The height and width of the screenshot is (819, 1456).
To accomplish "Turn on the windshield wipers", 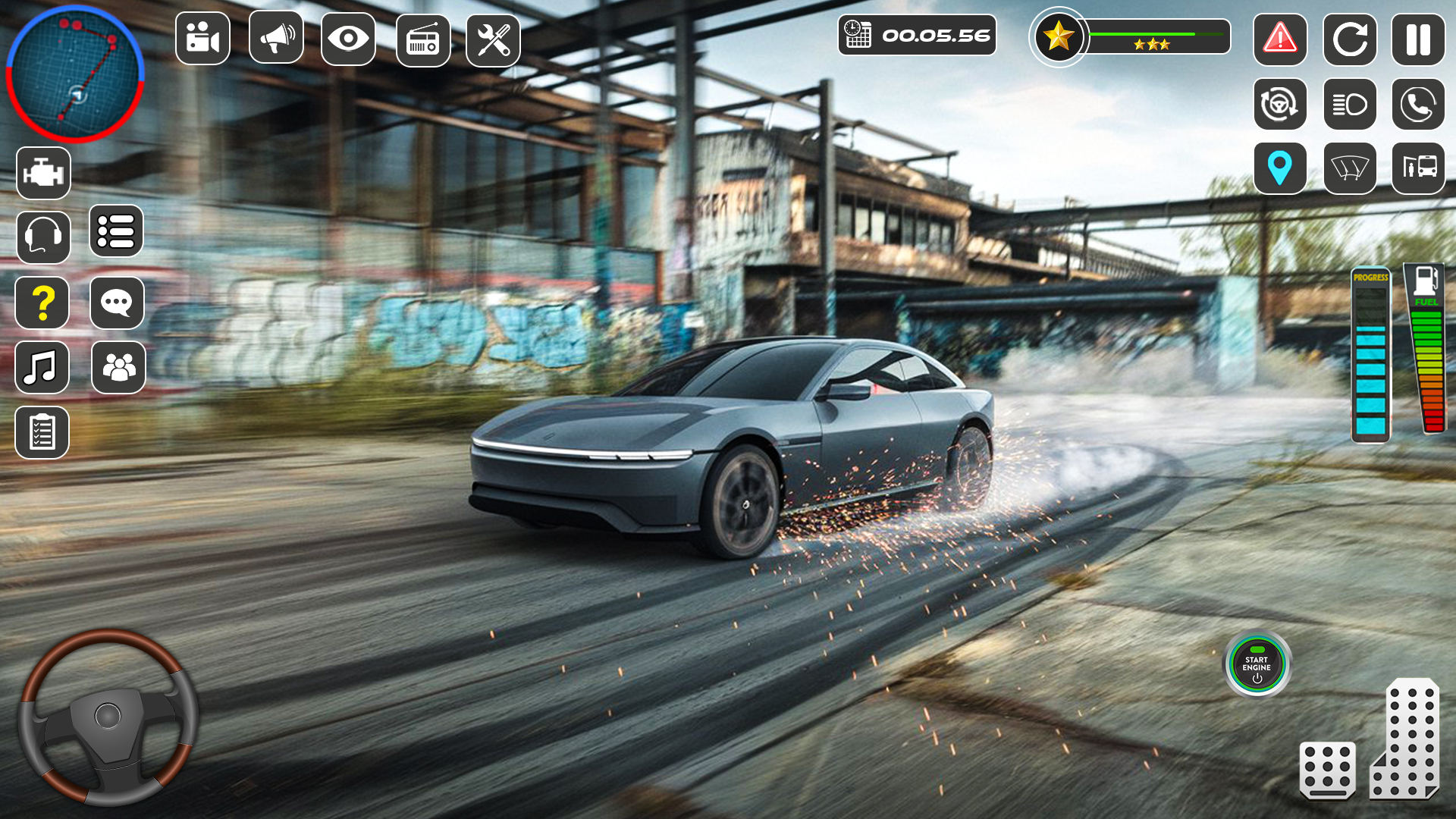I will 1350,168.
